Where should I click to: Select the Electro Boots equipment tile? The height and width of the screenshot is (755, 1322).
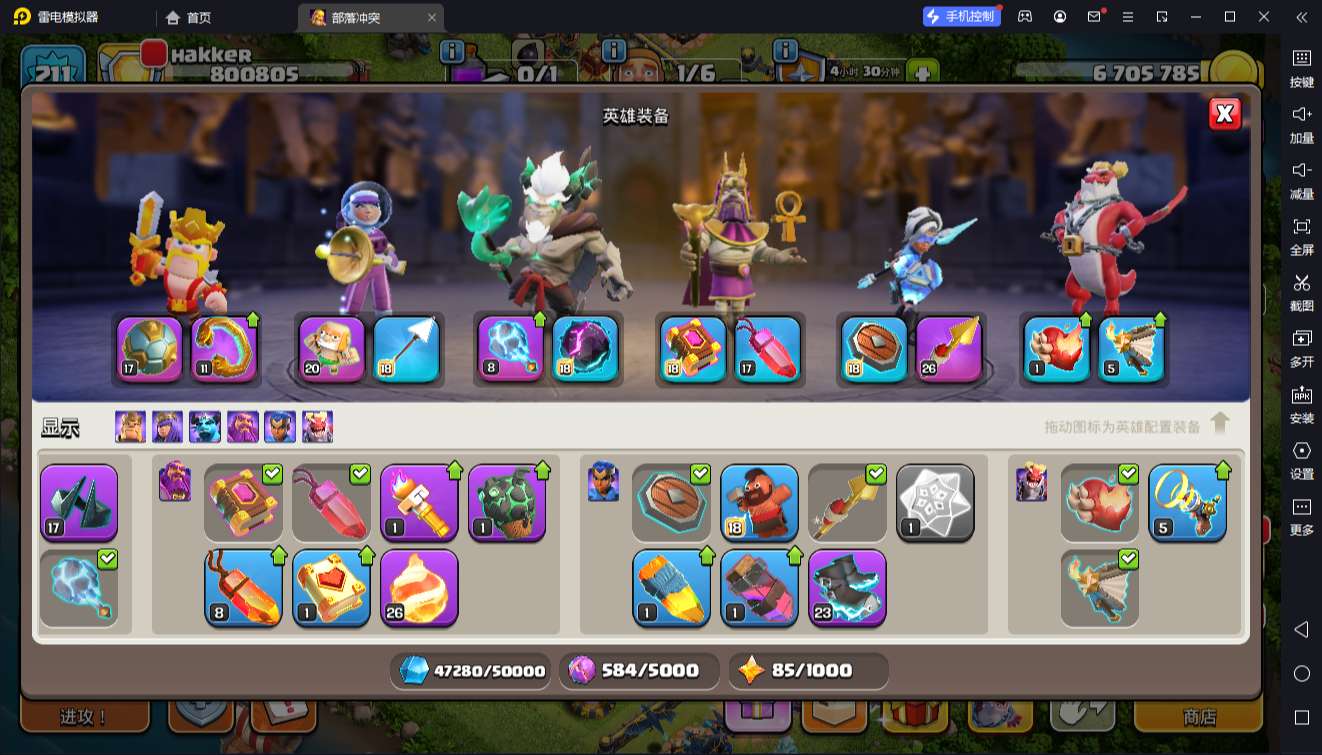click(x=847, y=588)
